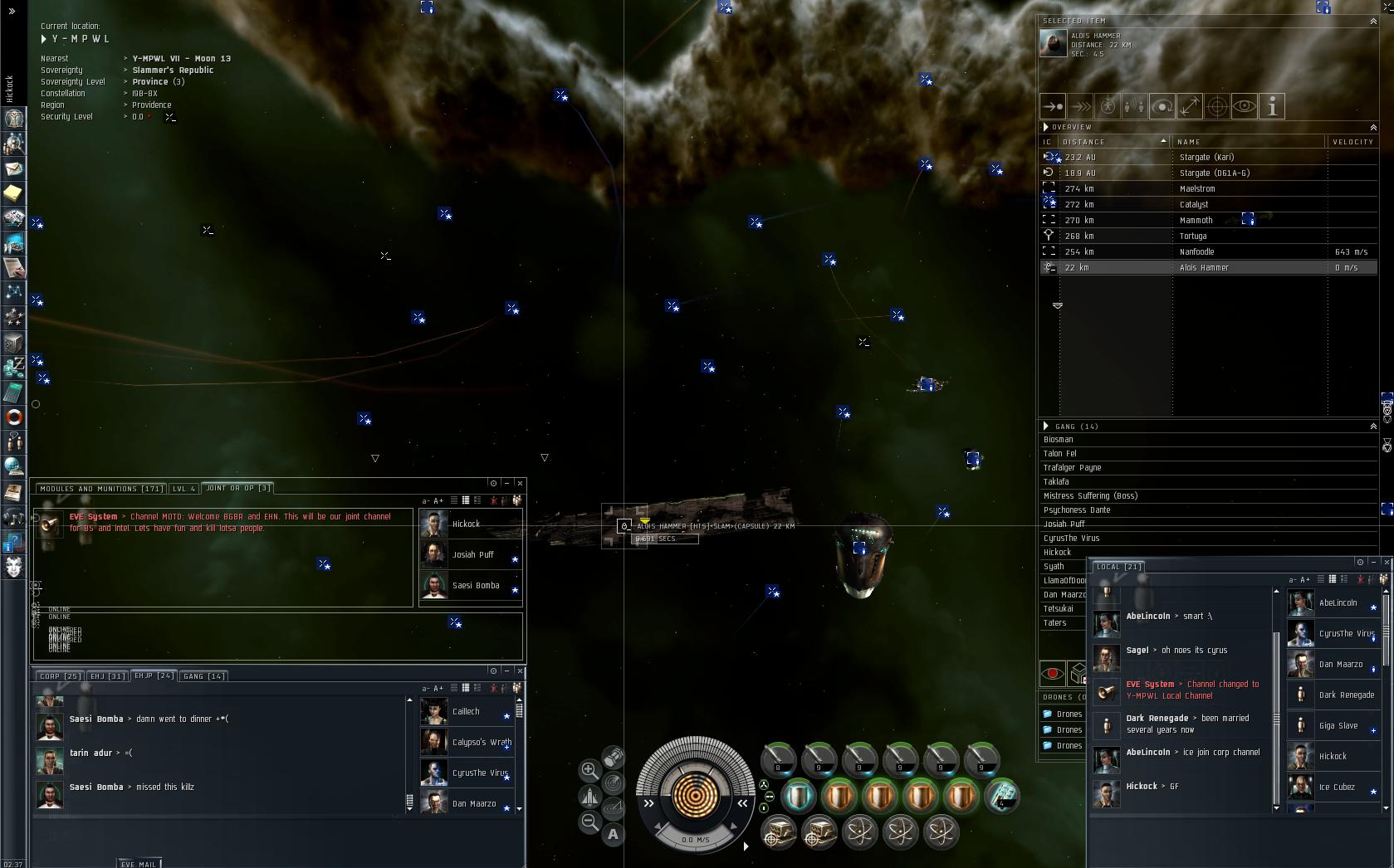
Task: Select gang member Talon Fel
Action: [x=1060, y=454]
